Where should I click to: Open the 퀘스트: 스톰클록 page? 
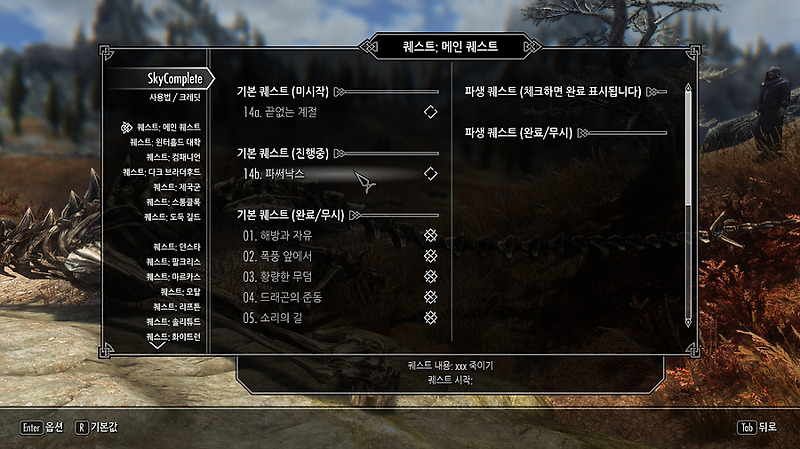[x=173, y=202]
